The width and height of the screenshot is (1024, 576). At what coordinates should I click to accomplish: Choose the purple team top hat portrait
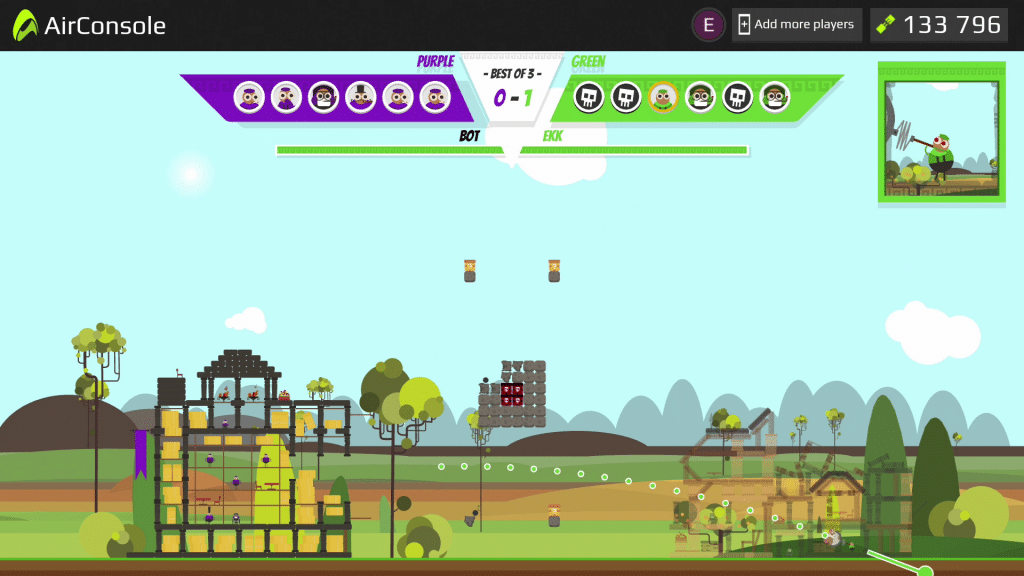pyautogui.click(x=360, y=97)
